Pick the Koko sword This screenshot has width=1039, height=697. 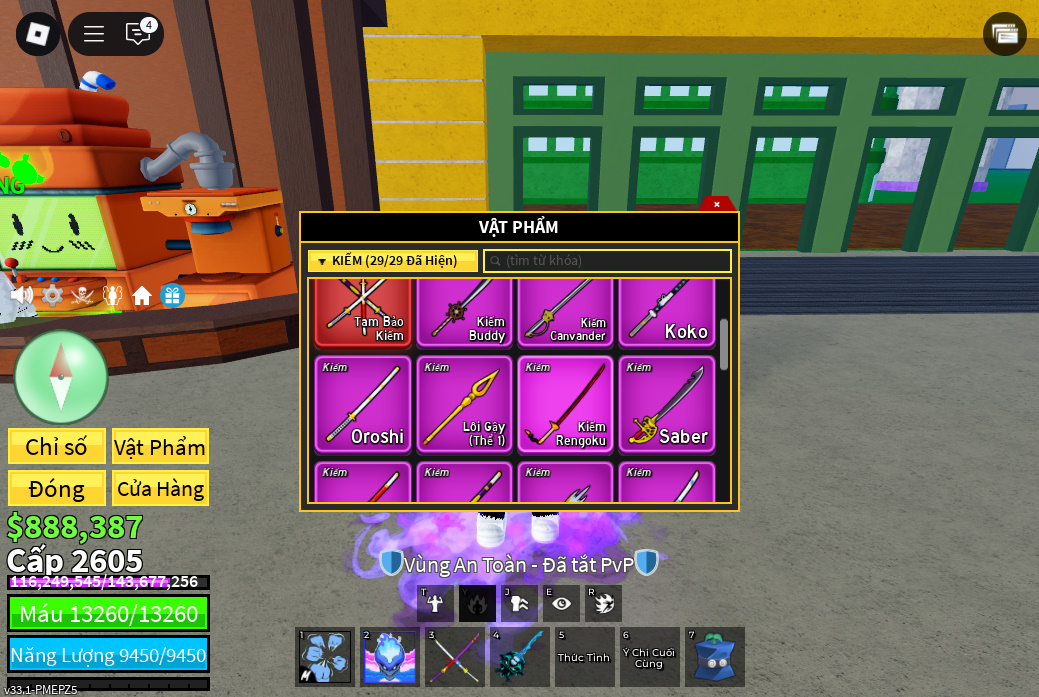pyautogui.click(x=667, y=314)
